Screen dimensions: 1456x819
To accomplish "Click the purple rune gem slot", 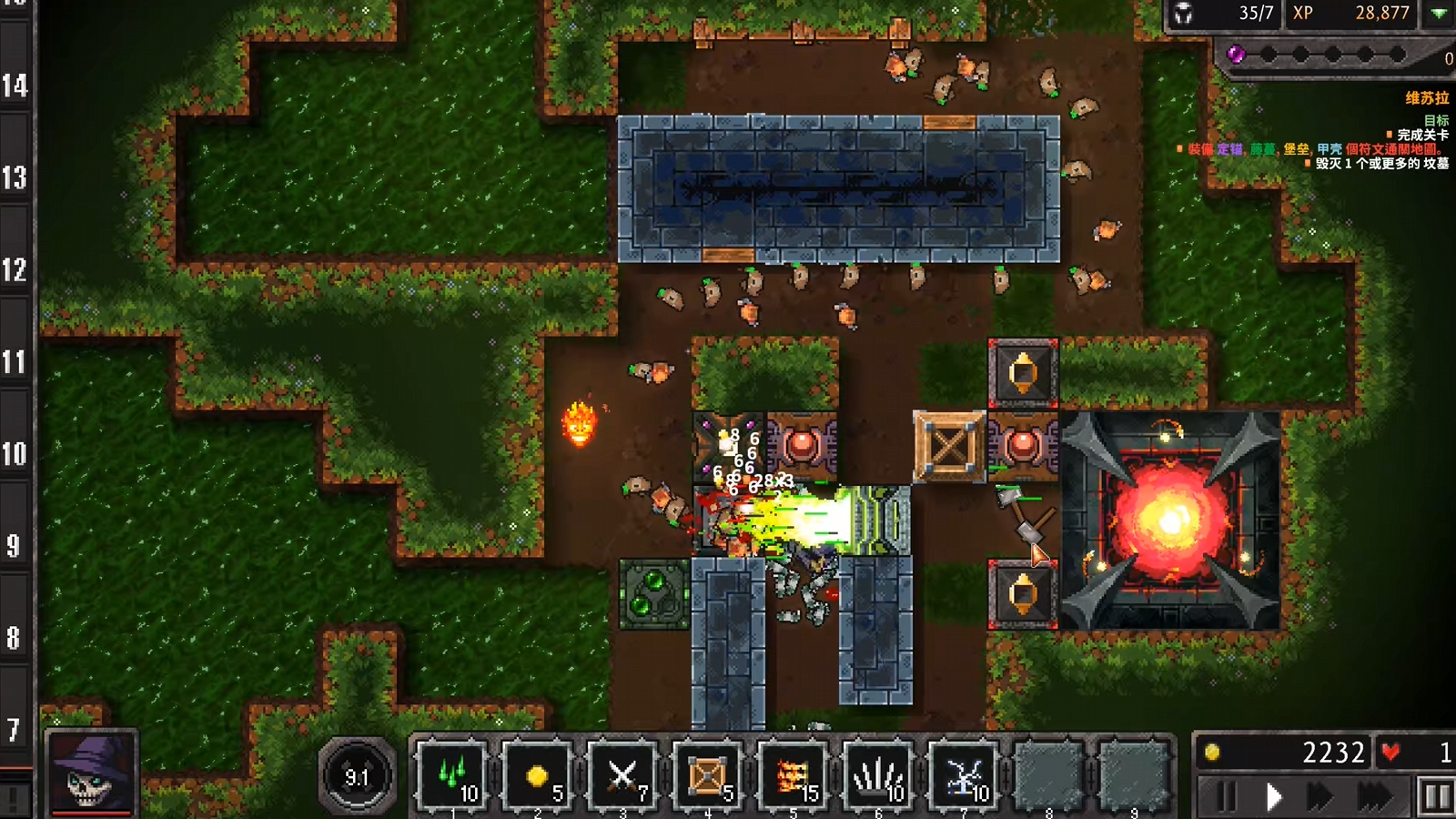I will click(x=1236, y=55).
